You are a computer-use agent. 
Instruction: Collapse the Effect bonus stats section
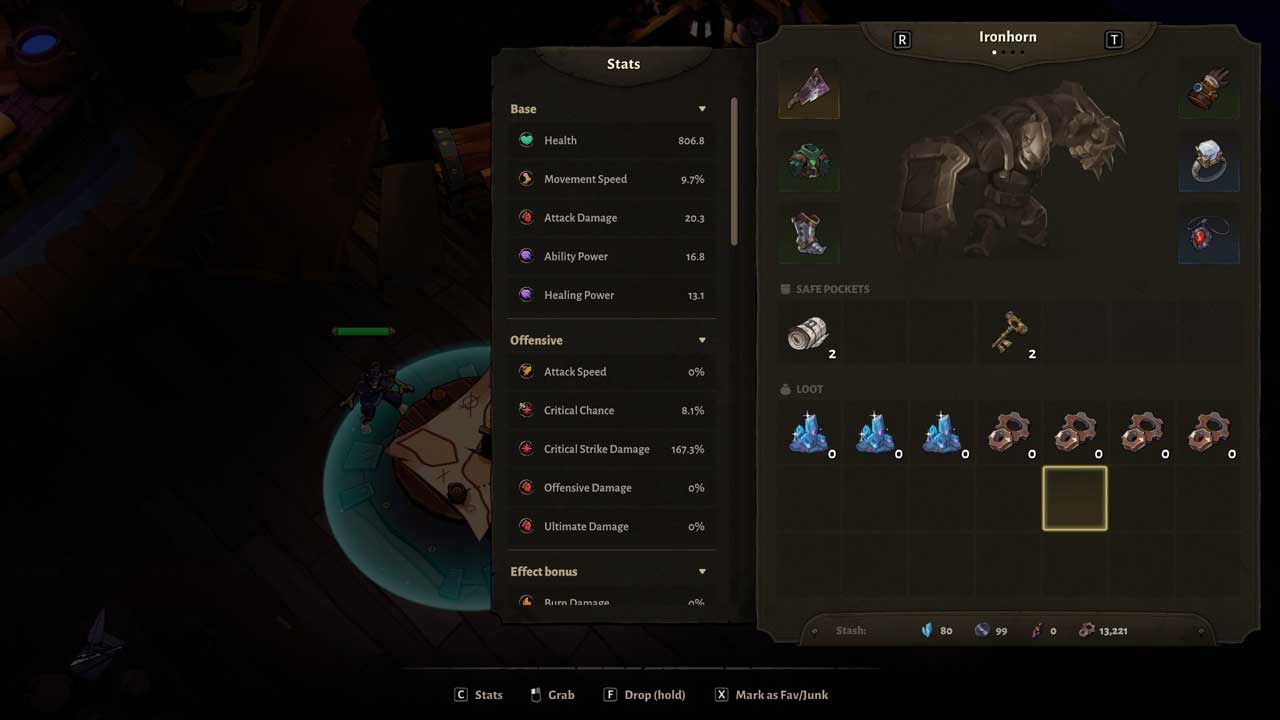point(702,572)
